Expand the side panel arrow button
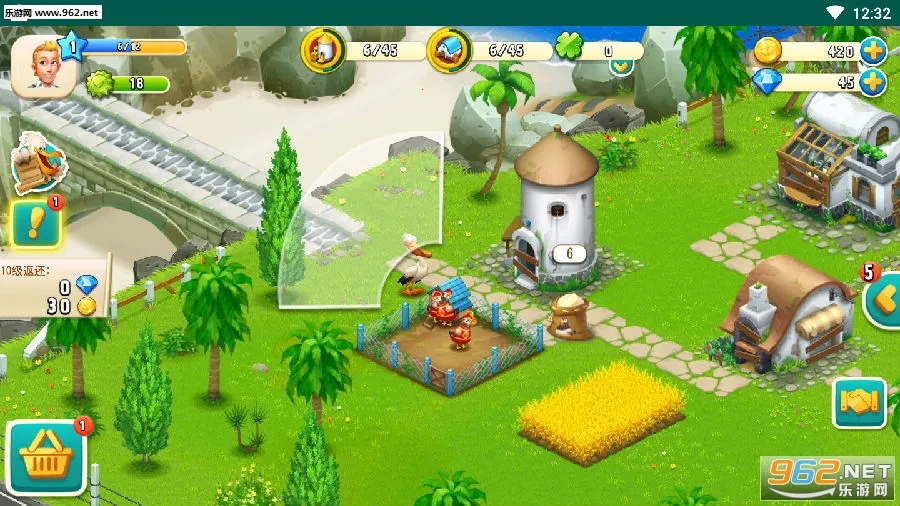900x506 pixels. point(881,300)
